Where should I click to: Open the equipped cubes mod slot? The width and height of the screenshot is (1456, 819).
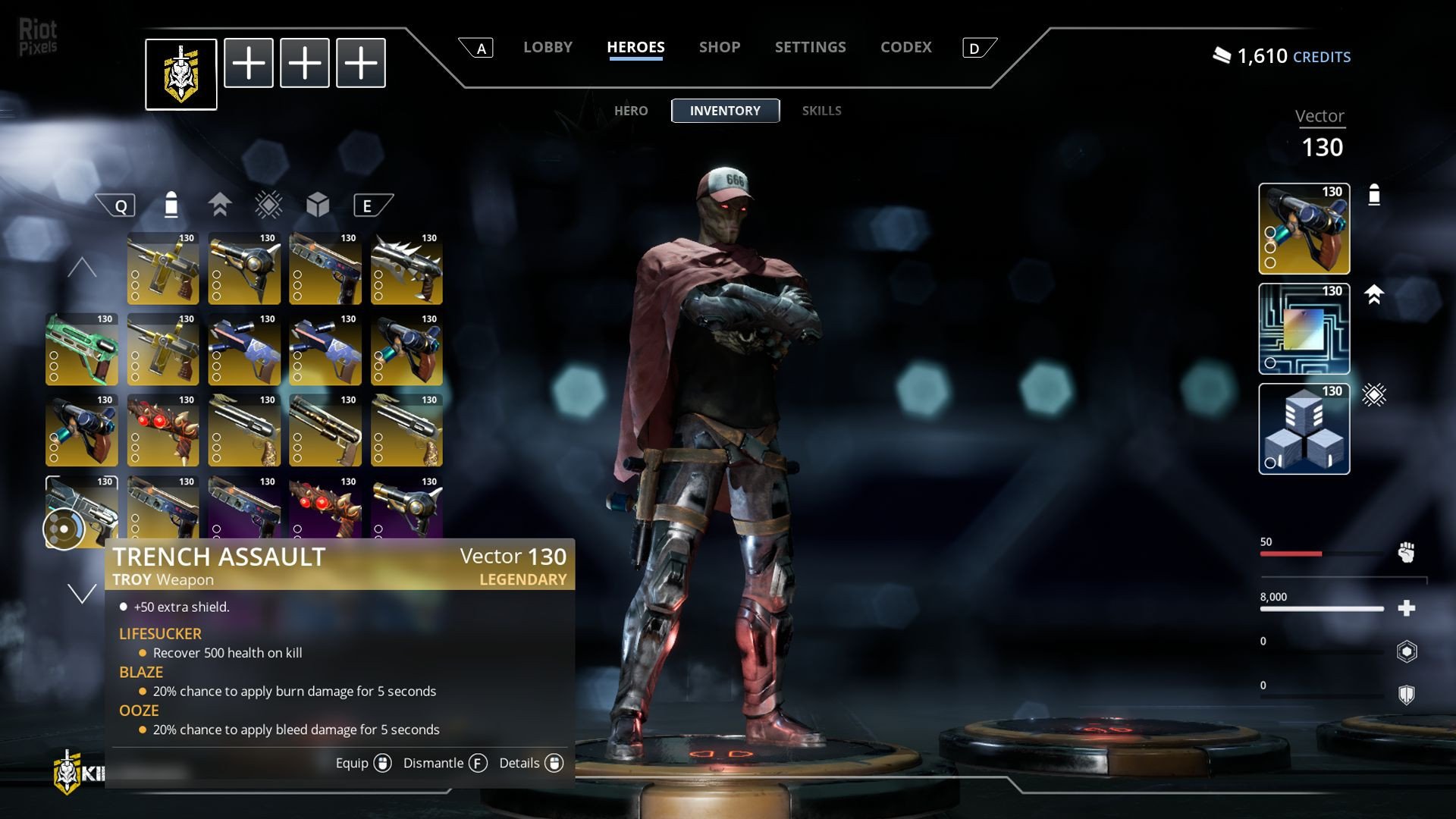(x=1304, y=428)
